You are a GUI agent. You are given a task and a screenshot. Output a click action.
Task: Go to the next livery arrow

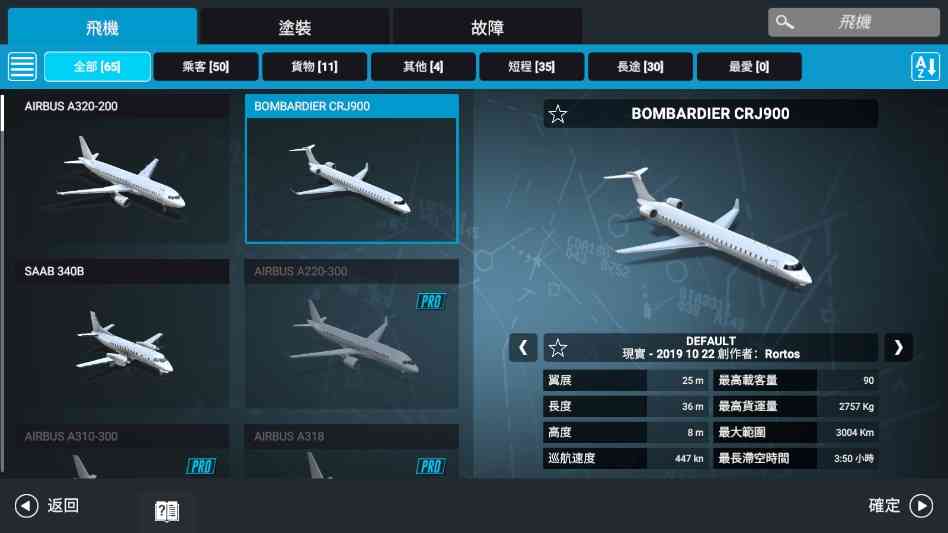coord(898,347)
